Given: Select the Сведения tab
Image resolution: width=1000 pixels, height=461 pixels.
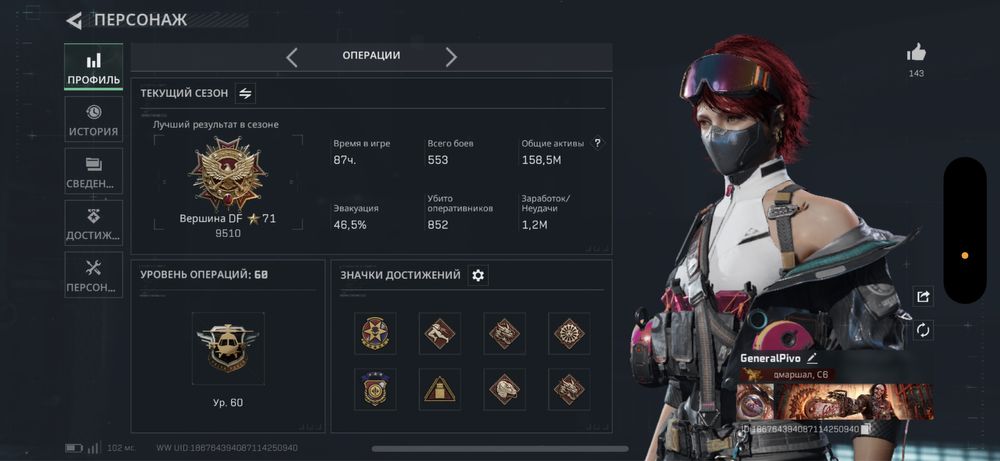Looking at the screenshot, I should tap(94, 171).
